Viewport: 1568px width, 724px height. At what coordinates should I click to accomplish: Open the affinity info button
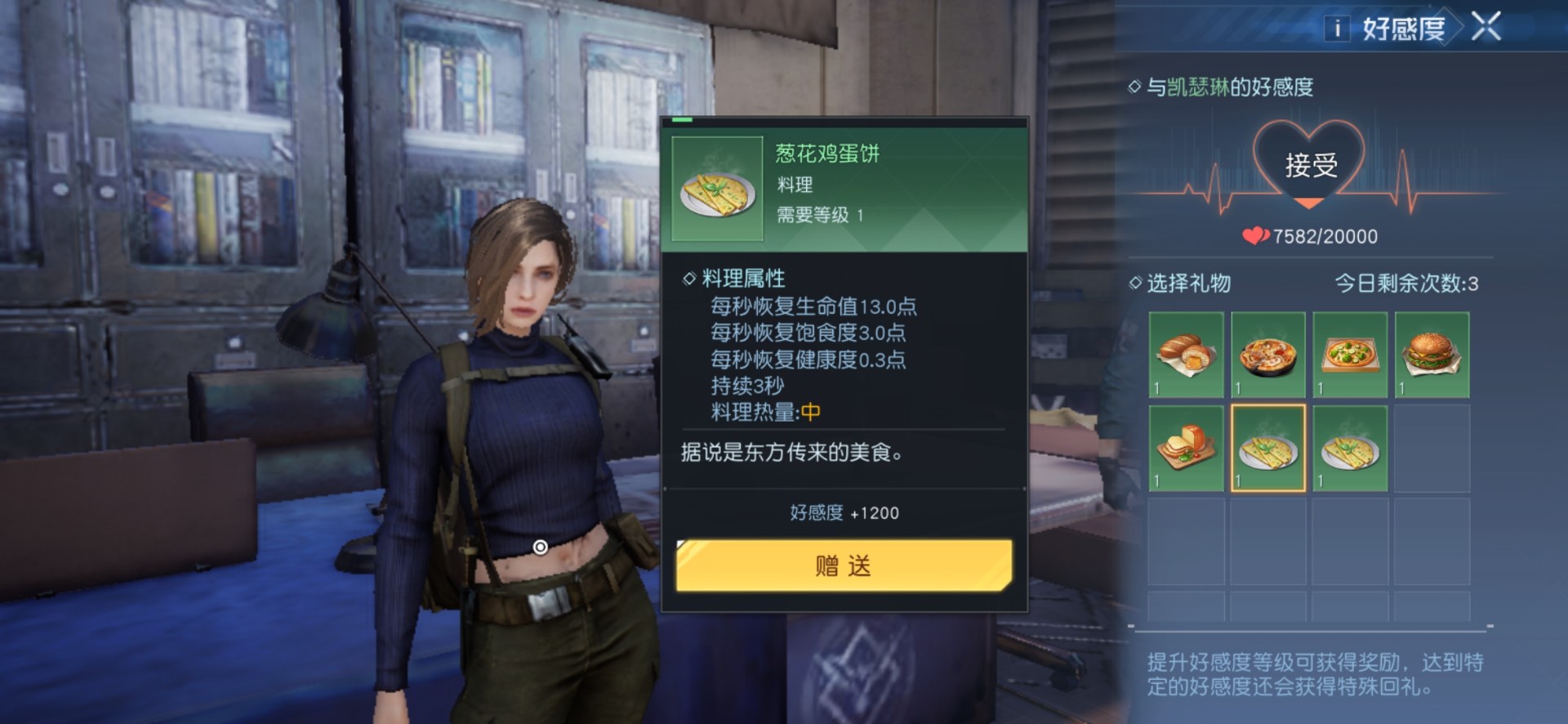point(1337,29)
